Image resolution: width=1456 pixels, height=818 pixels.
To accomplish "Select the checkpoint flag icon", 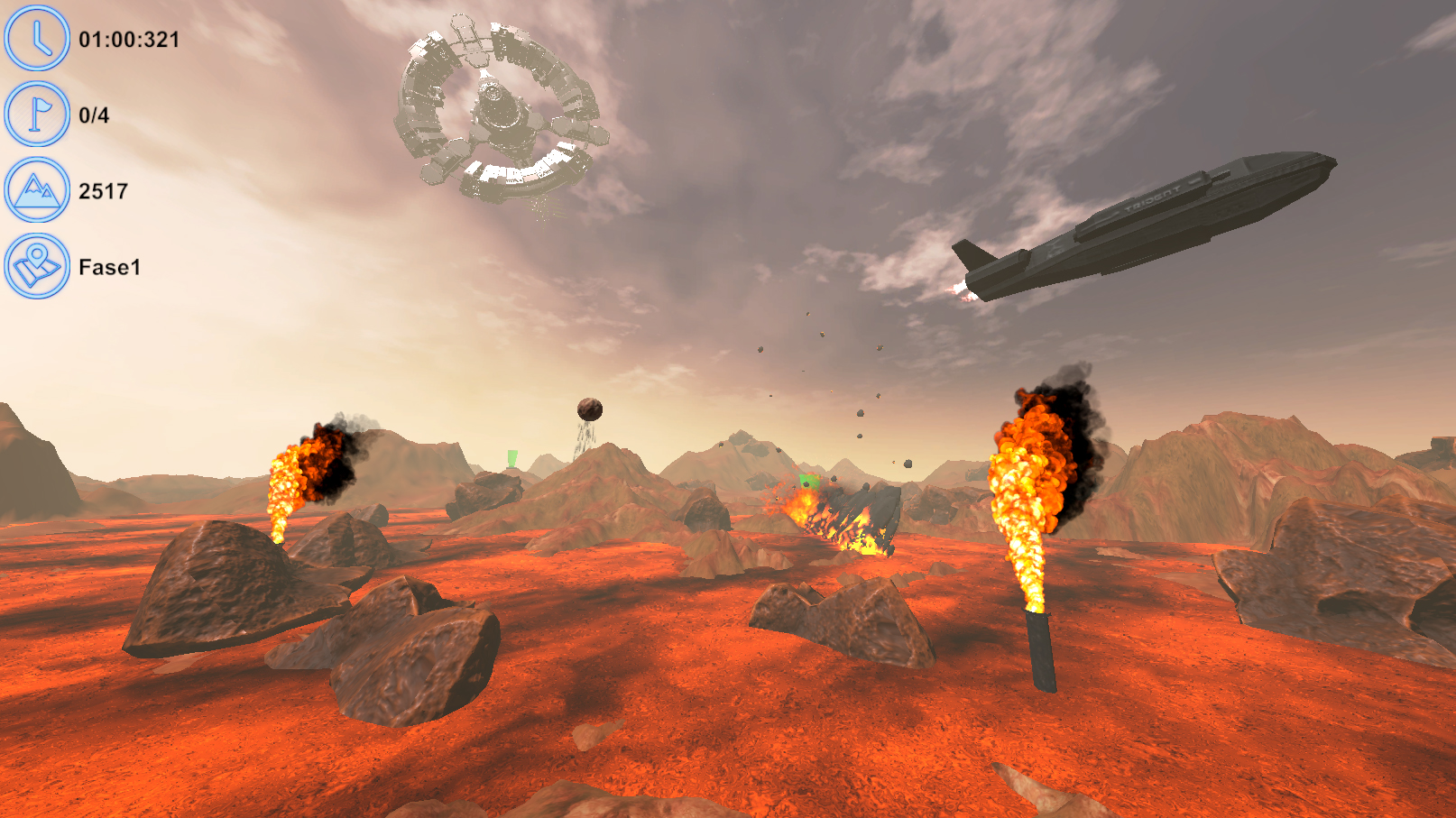I will tap(37, 115).
